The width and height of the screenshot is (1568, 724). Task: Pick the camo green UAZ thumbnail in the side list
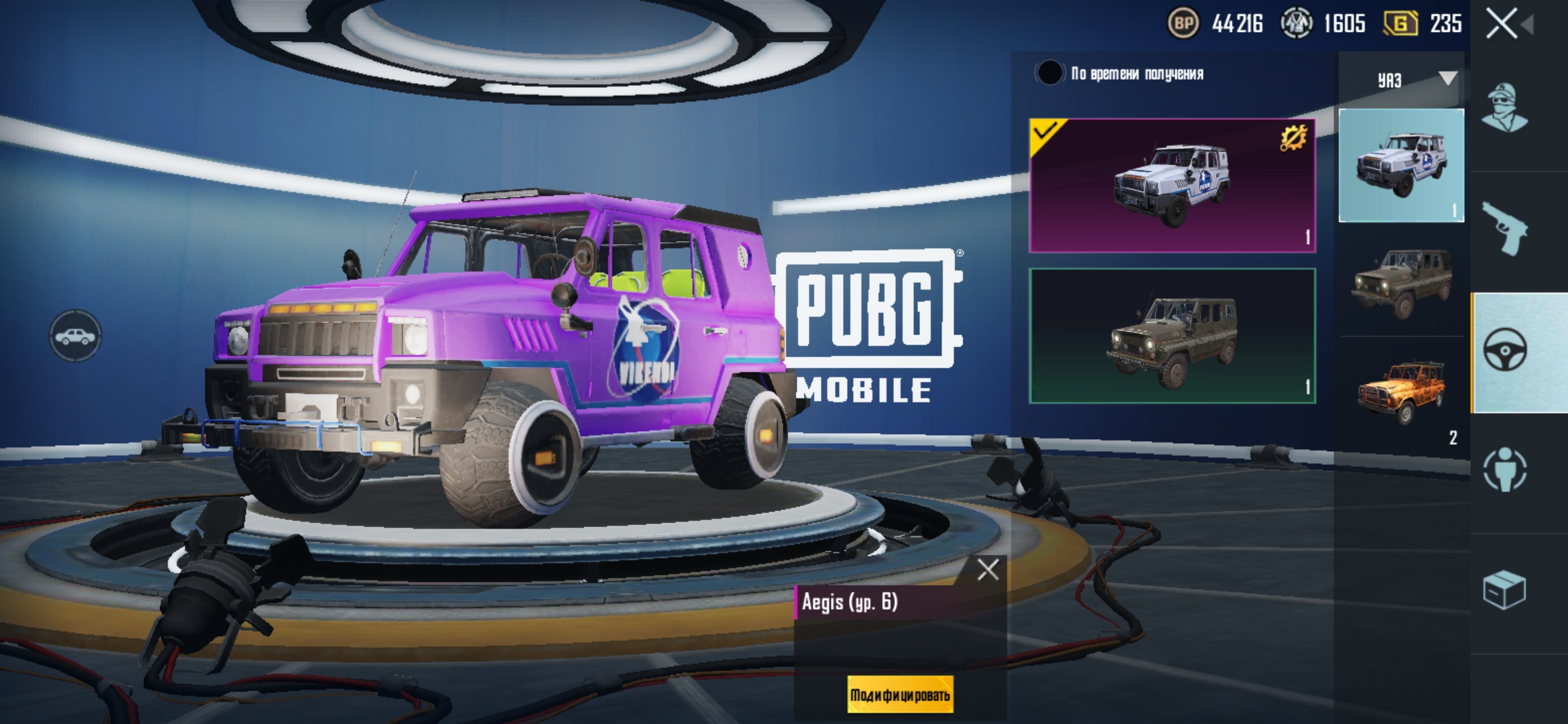[1401, 282]
